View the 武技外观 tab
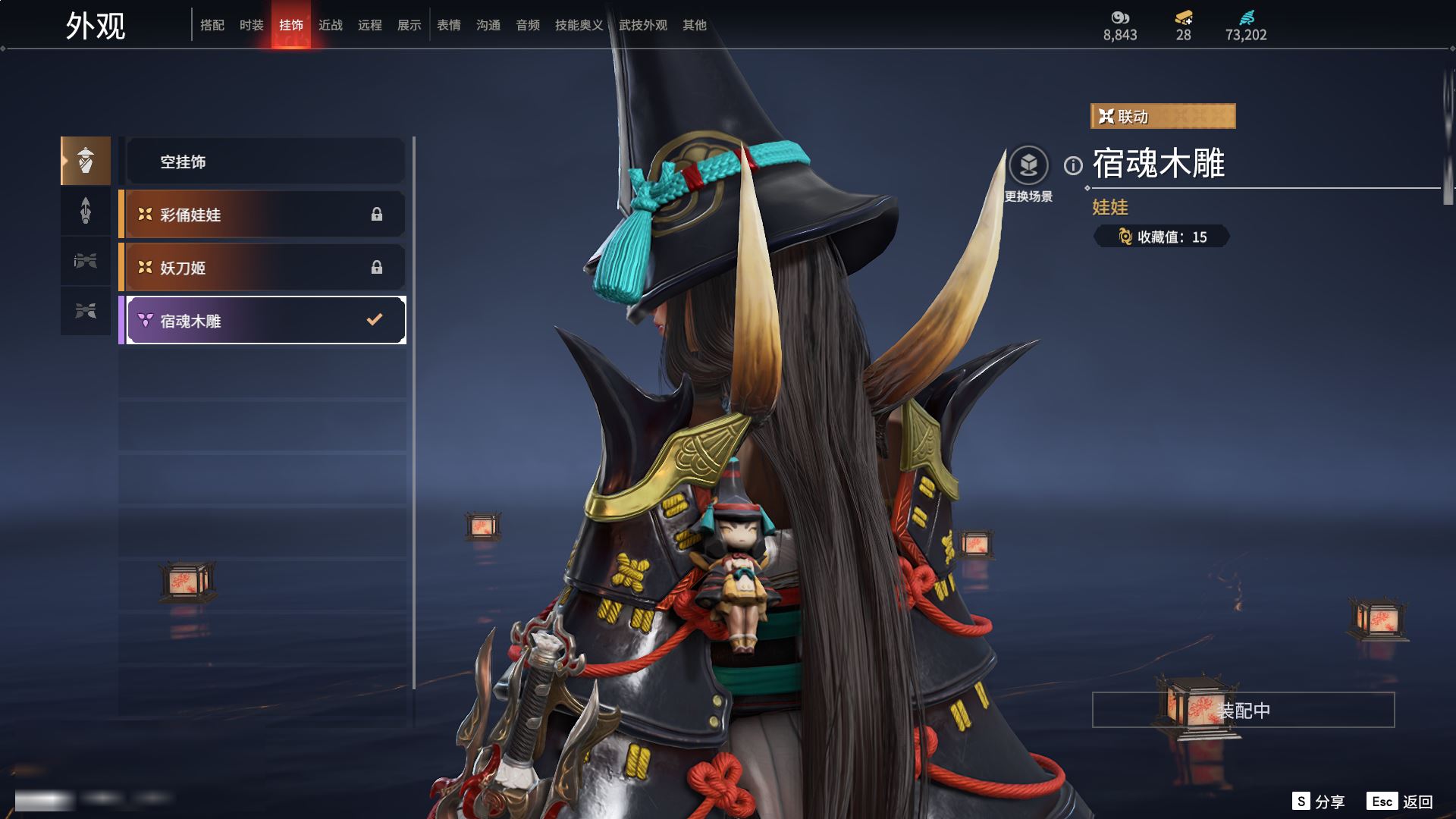Screen dimensions: 1456x819 click(643, 25)
